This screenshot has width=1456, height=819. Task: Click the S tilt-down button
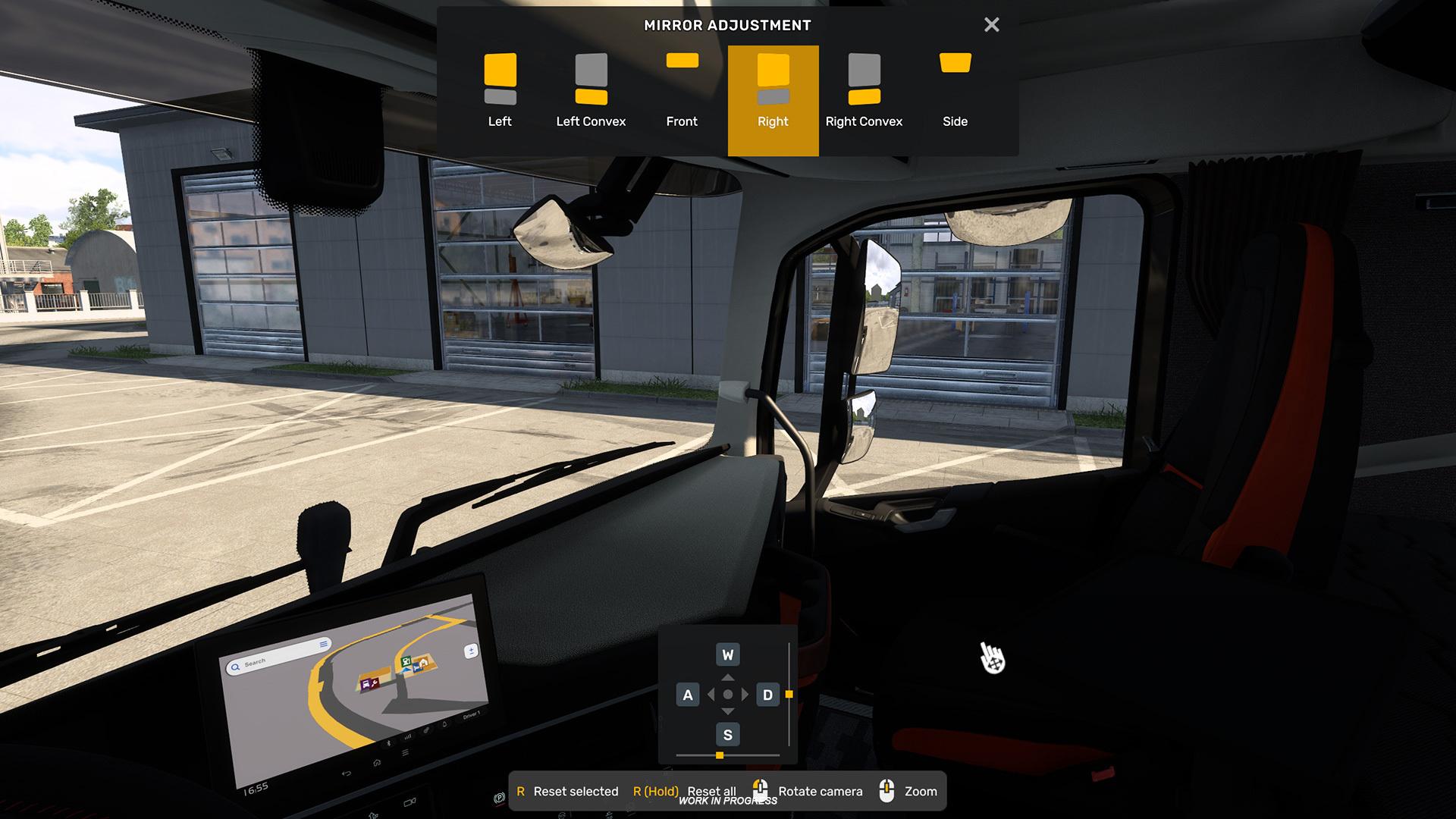pos(727,734)
